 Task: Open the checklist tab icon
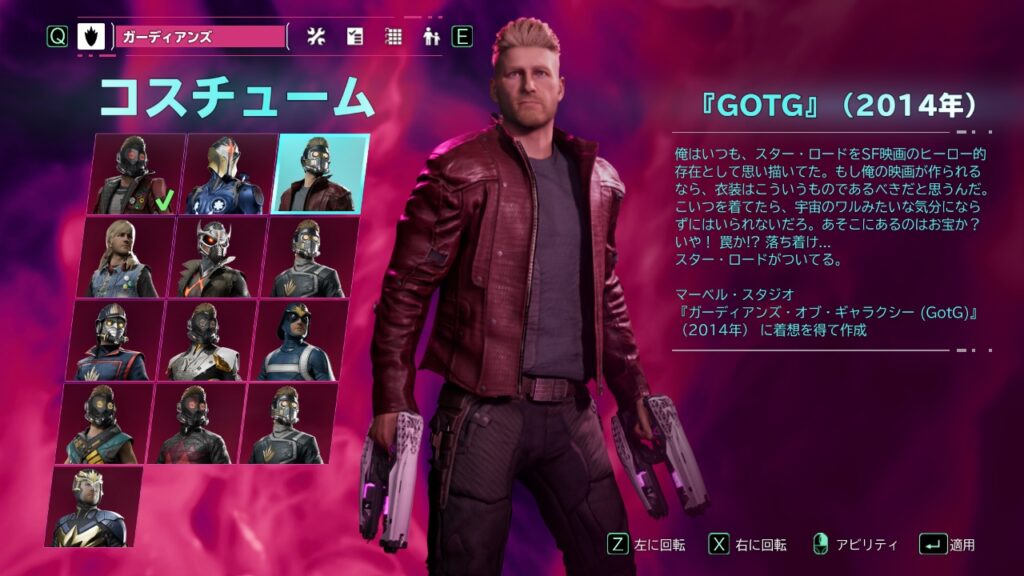pos(355,37)
